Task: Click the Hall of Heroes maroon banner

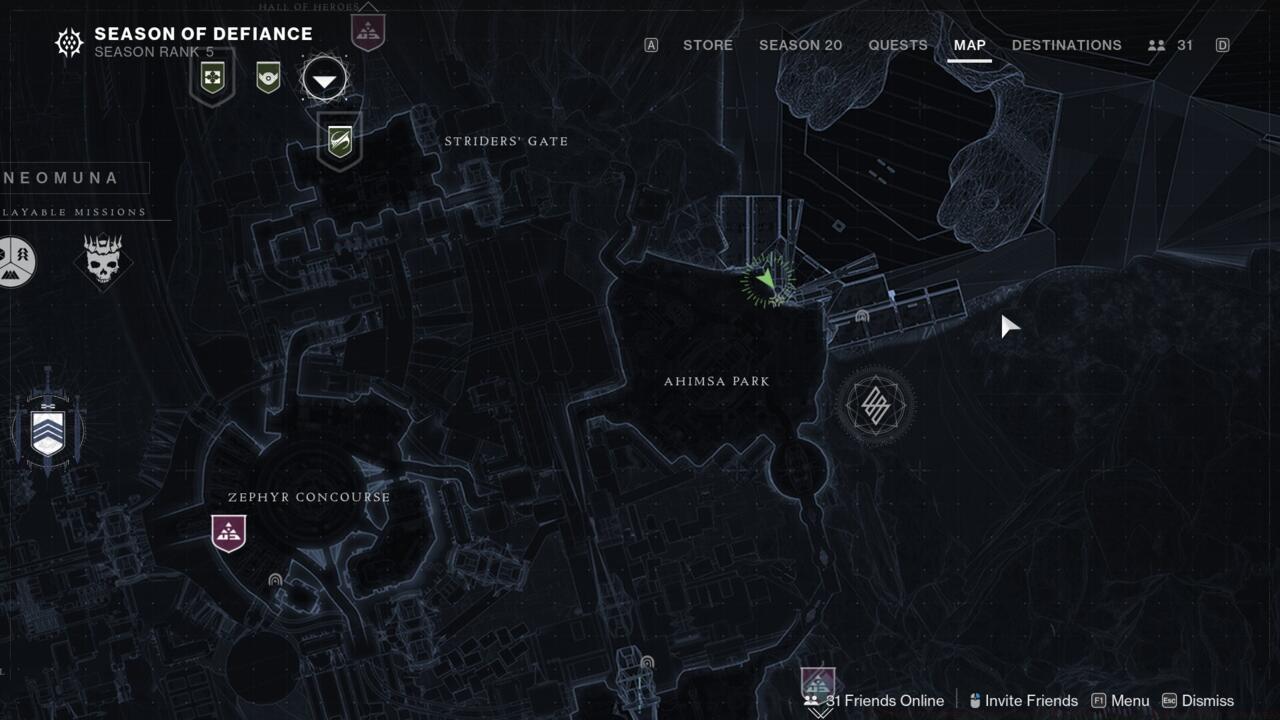Action: point(368,30)
